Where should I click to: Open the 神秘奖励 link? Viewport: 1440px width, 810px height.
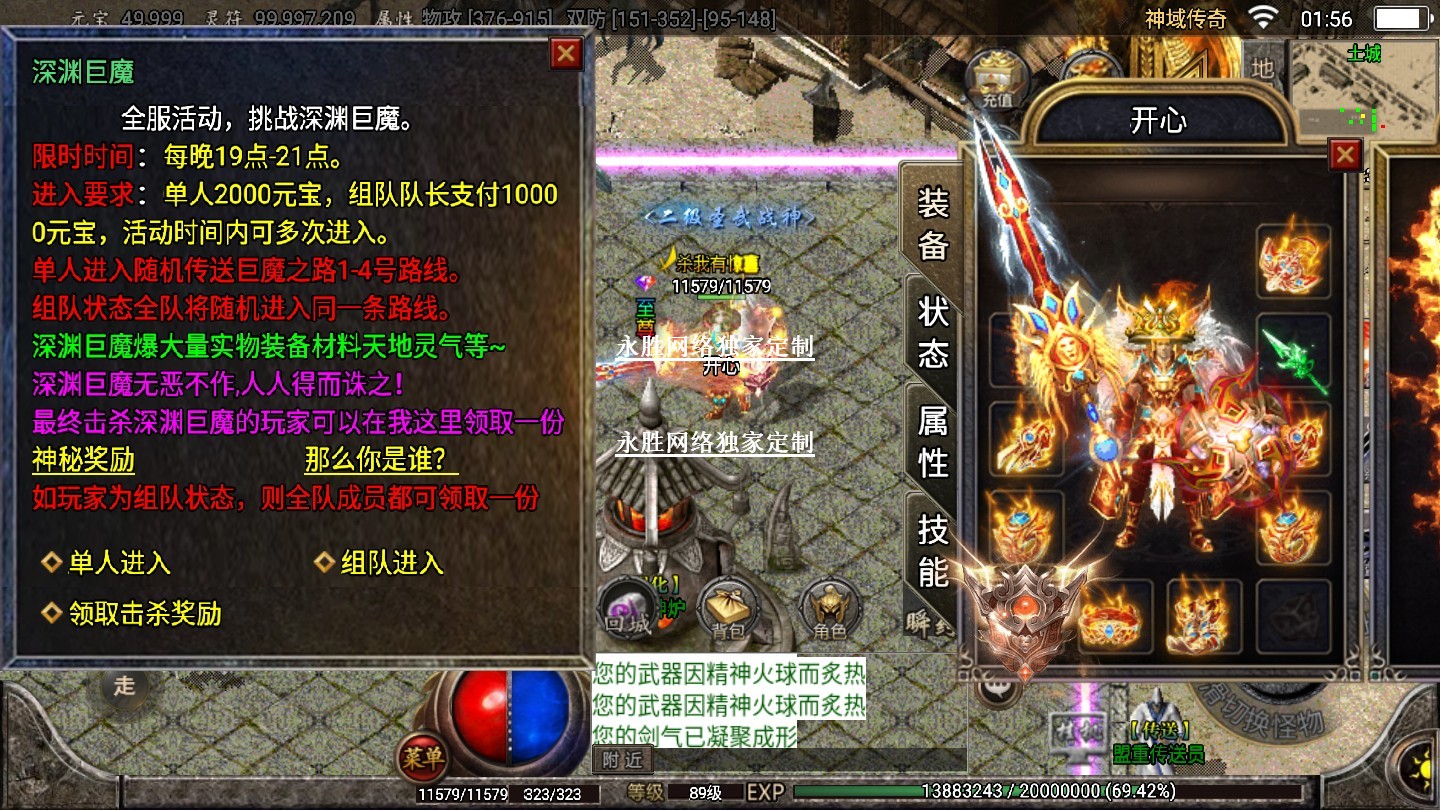tap(83, 460)
